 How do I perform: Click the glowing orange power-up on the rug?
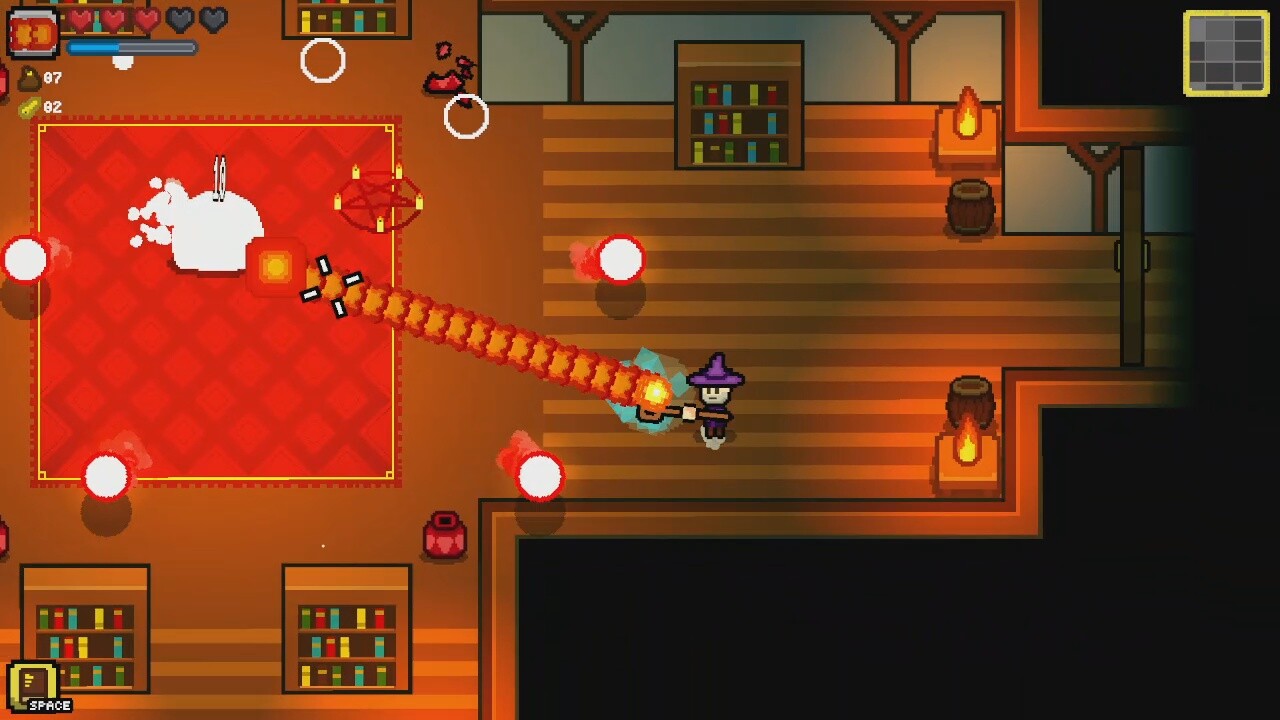(x=275, y=268)
